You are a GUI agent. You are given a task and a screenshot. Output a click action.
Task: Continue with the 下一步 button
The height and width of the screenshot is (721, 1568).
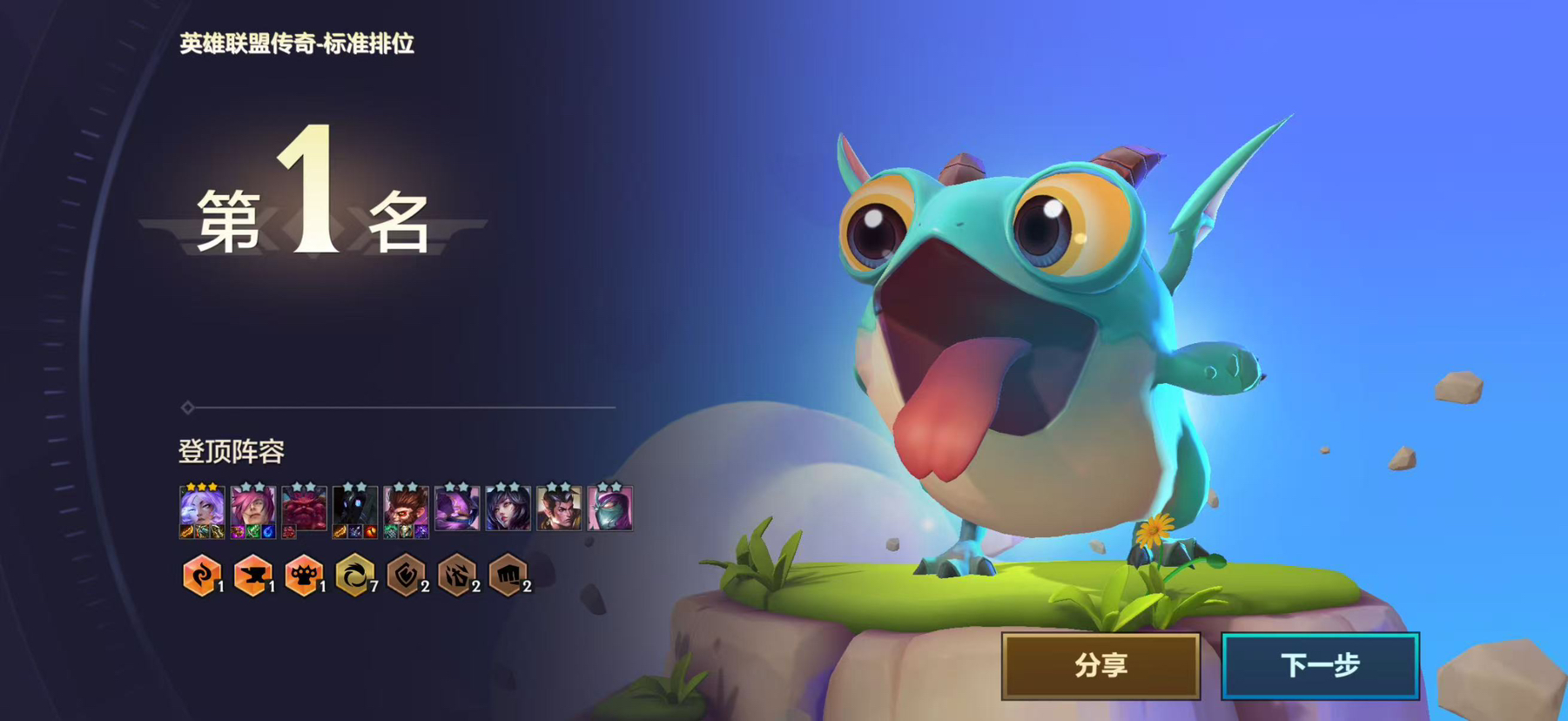click(1320, 666)
